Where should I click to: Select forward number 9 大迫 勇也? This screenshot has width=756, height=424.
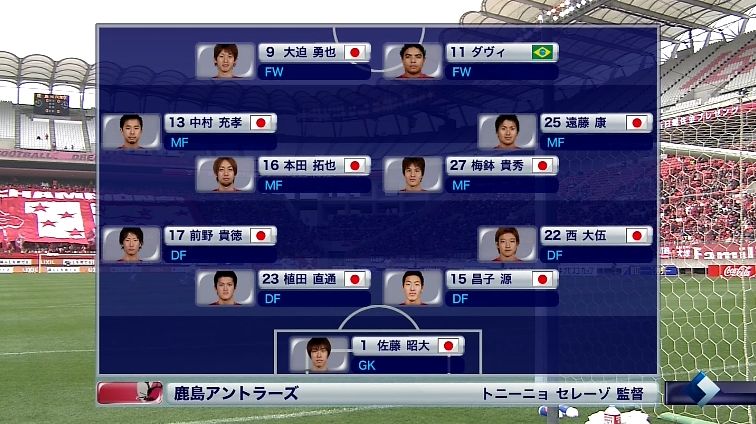click(x=284, y=60)
